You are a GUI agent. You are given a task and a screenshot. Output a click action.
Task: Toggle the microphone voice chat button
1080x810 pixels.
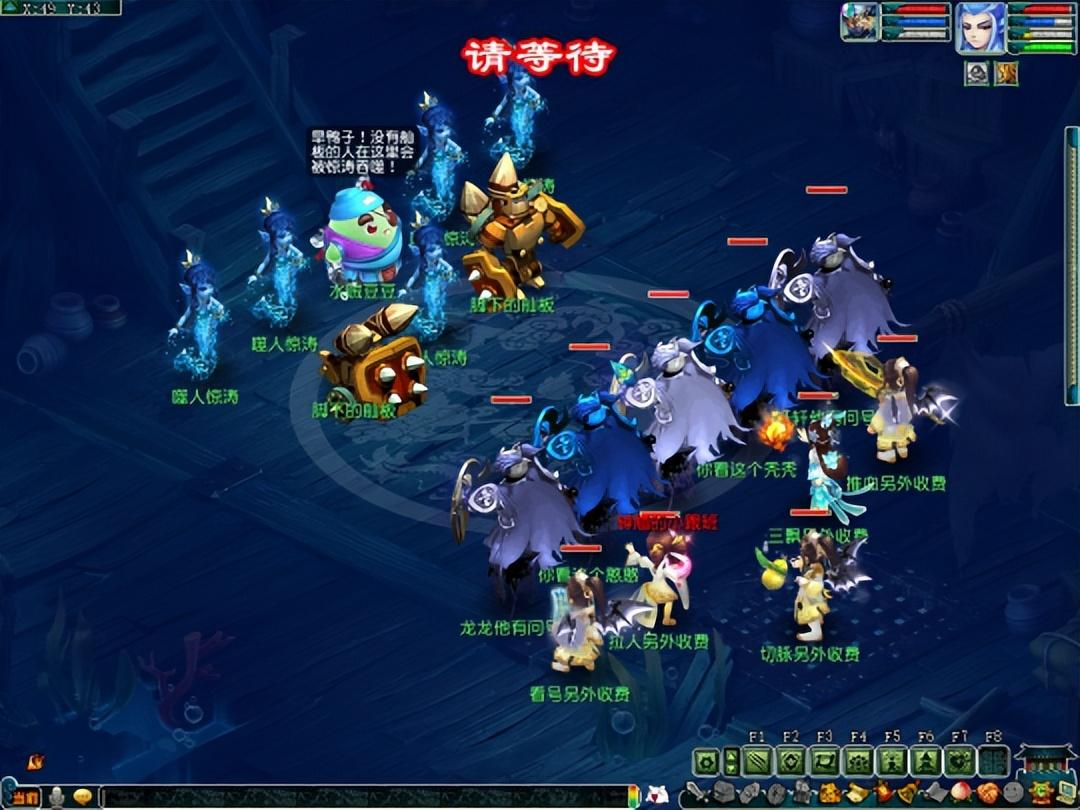pos(58,797)
